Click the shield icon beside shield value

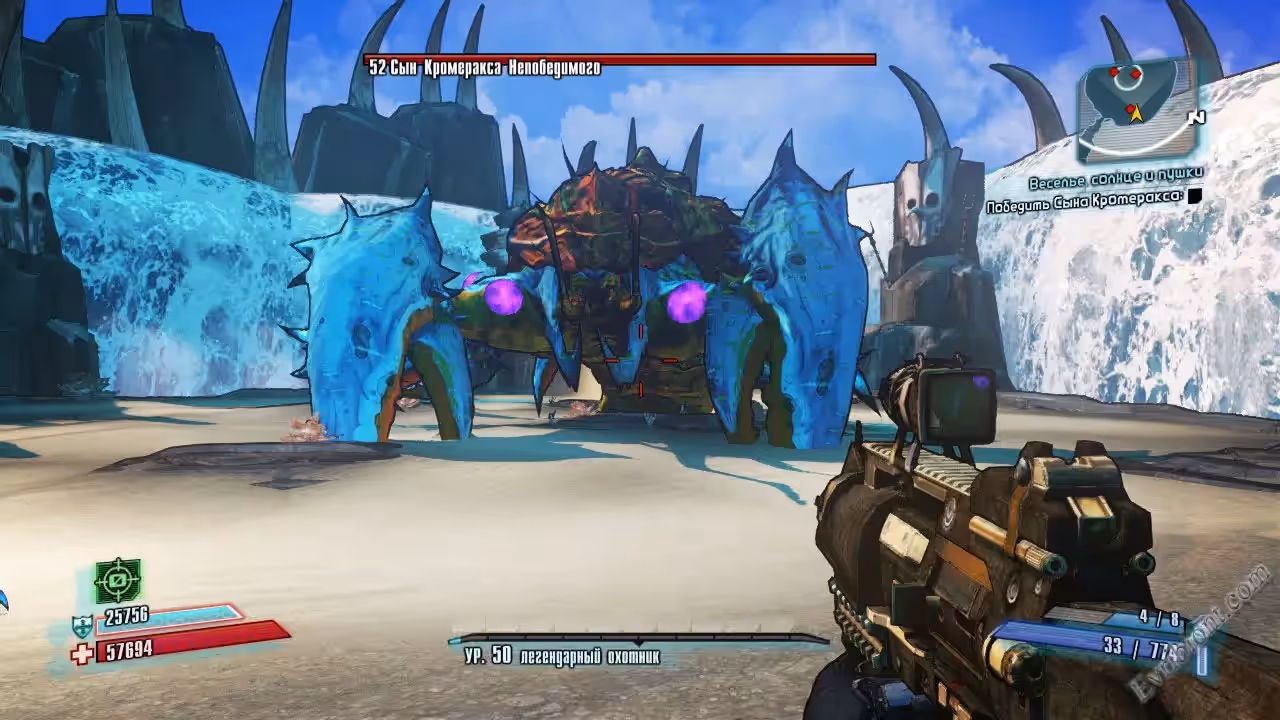point(82,627)
